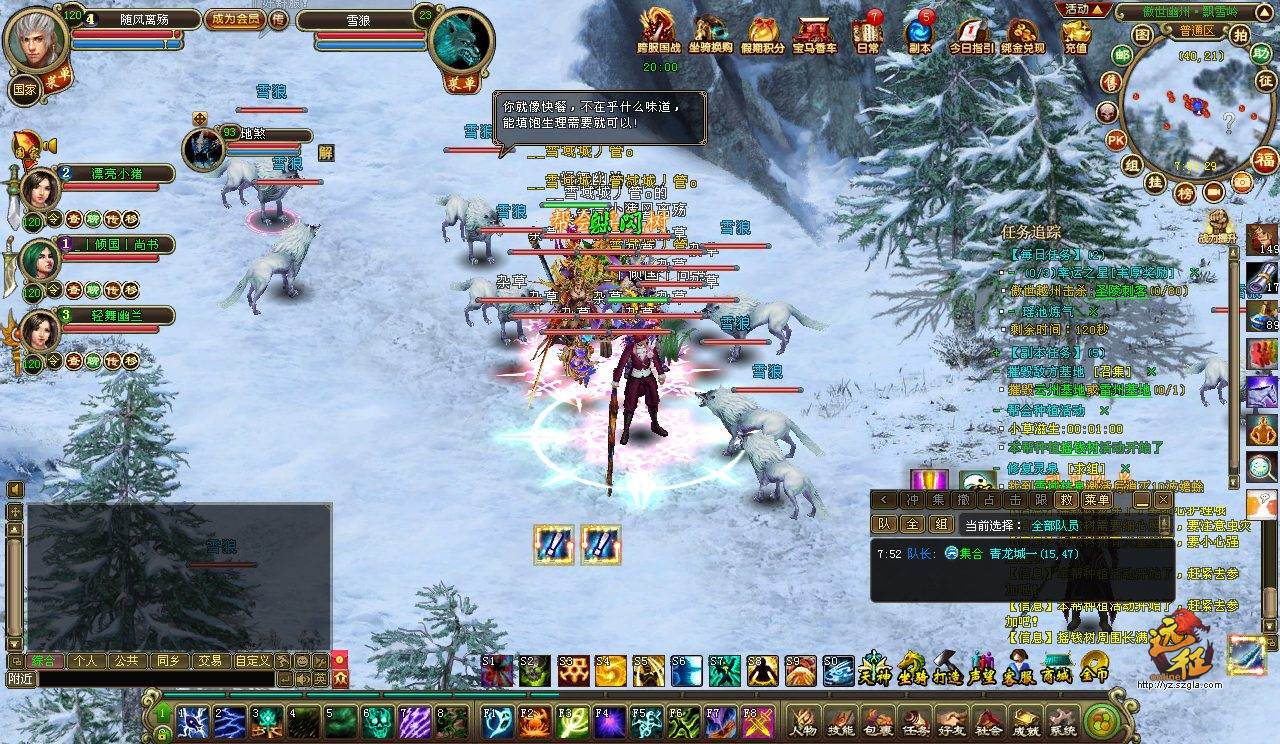Click the 成为会员 become member button

236,19
